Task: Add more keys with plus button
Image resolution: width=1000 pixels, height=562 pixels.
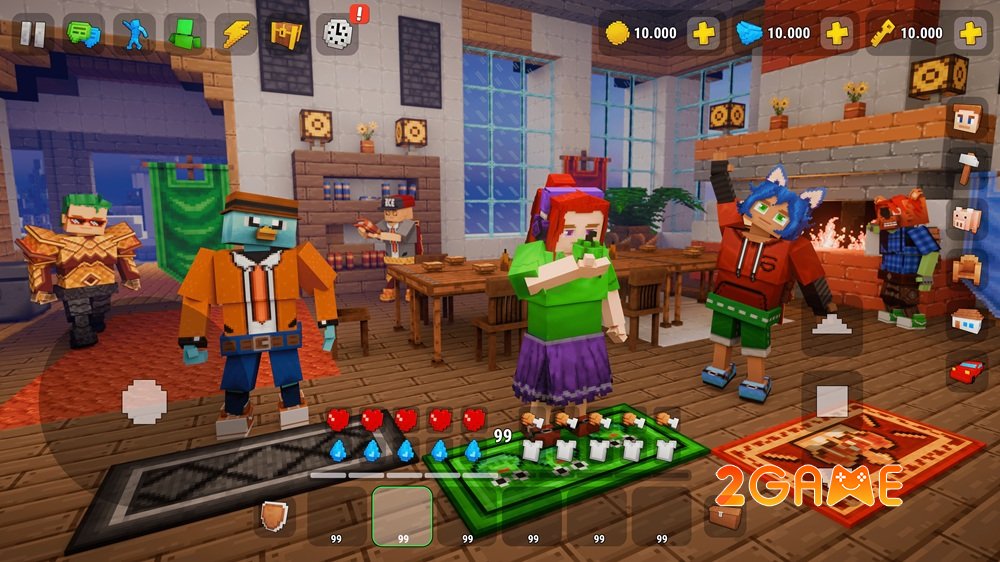Action: (969, 33)
